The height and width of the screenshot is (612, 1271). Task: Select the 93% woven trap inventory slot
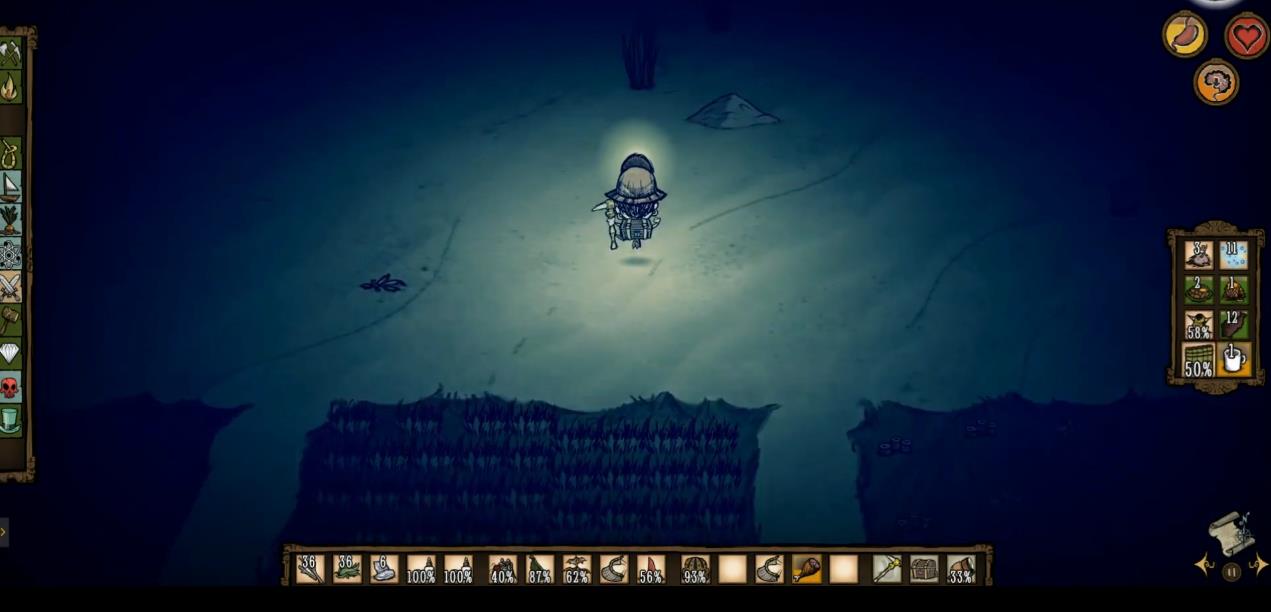point(695,569)
